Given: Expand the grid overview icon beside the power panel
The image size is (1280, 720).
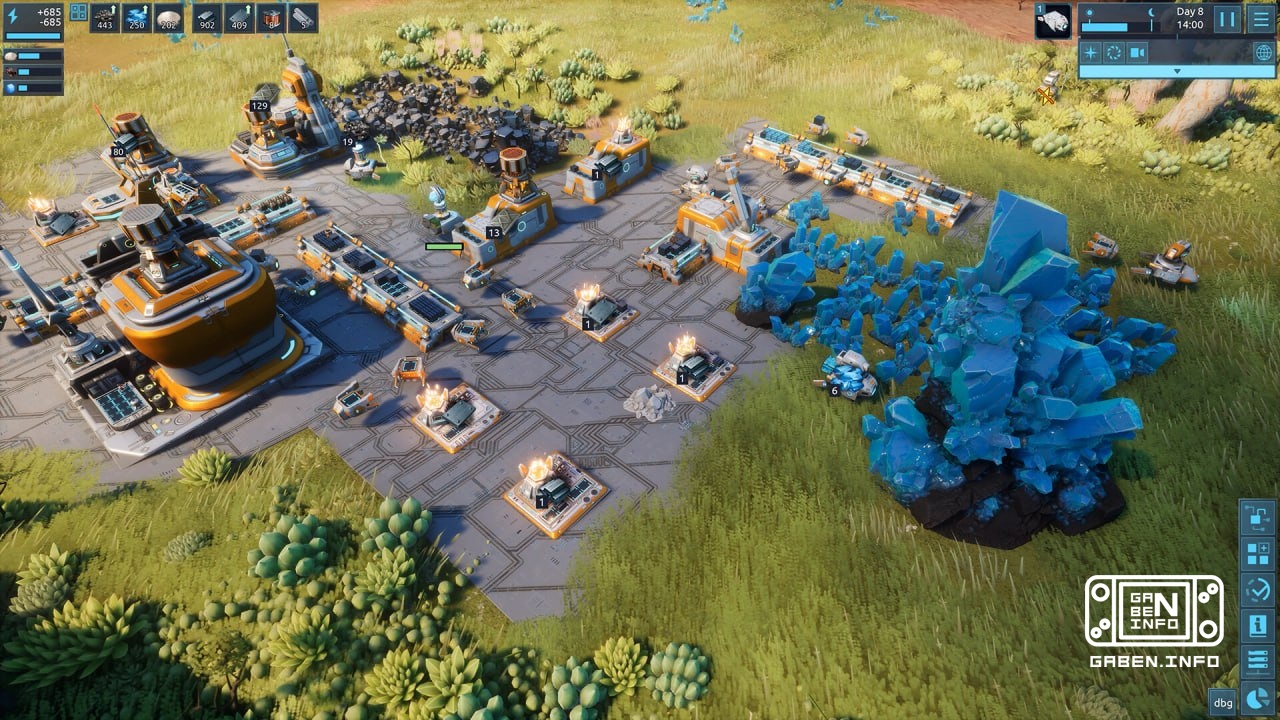Looking at the screenshot, I should tap(78, 12).
